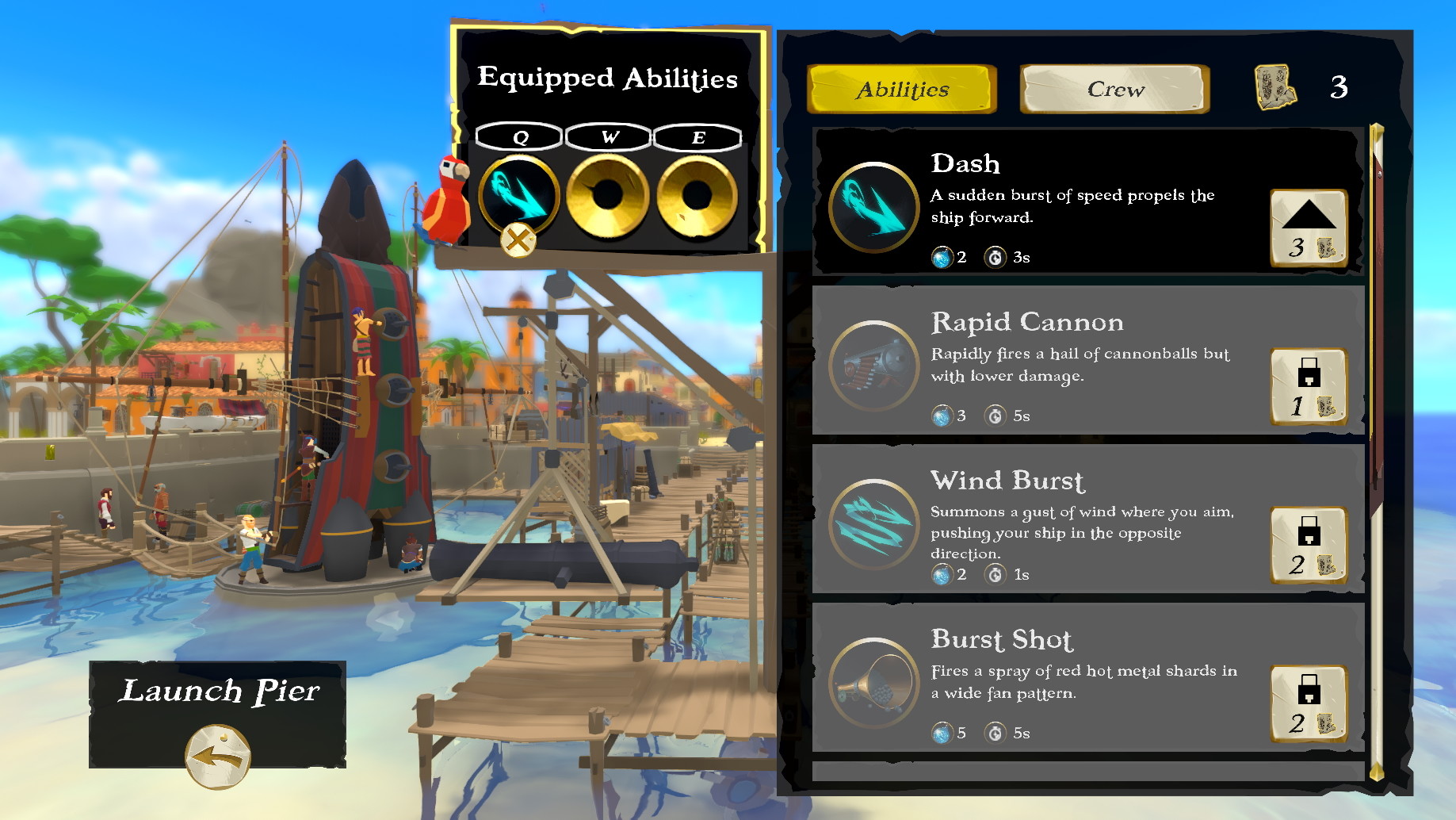Switch to the Crew tab
This screenshot has width=1456, height=820.
[1113, 89]
